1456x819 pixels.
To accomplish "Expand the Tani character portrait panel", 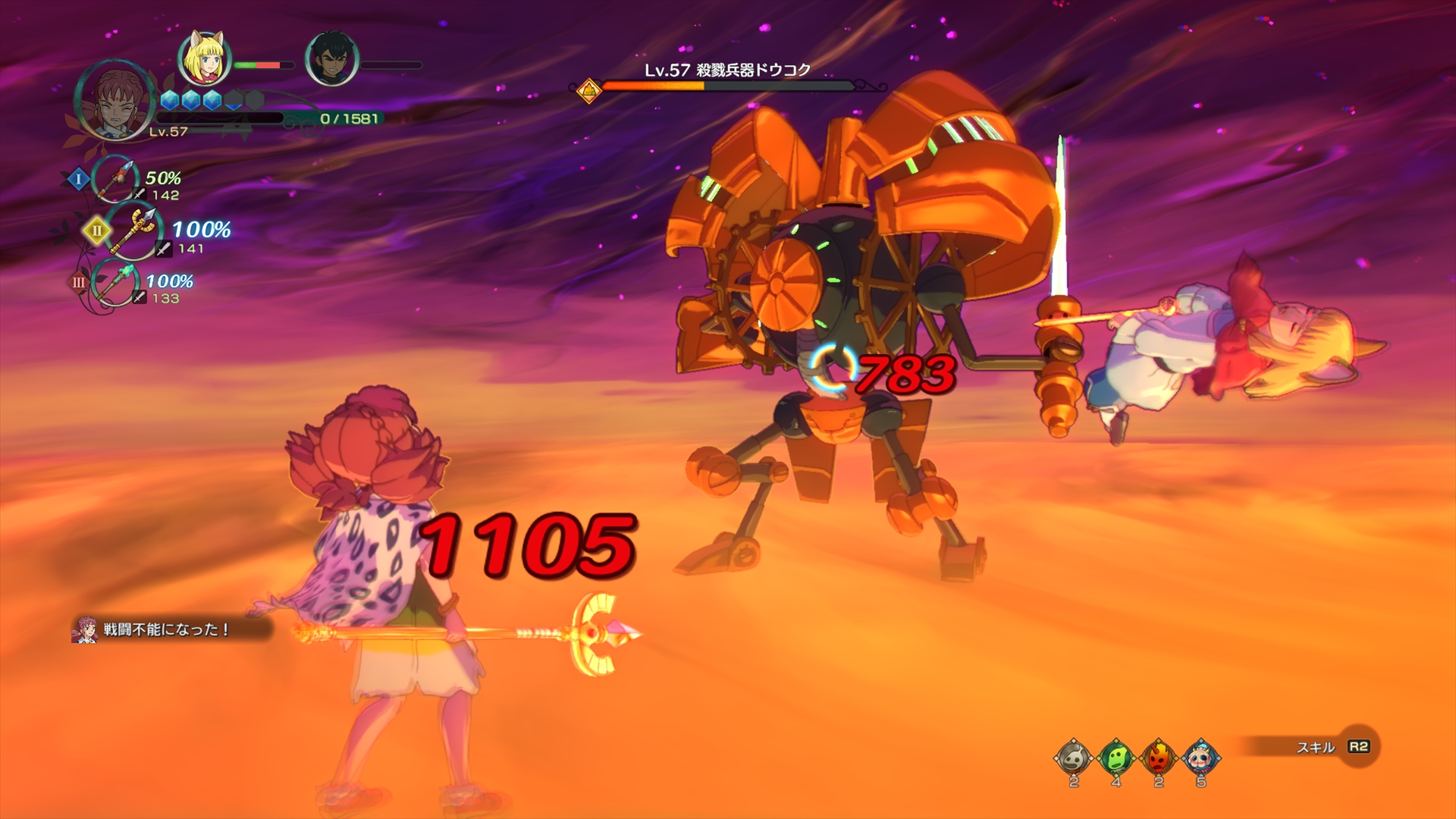I will click(114, 102).
